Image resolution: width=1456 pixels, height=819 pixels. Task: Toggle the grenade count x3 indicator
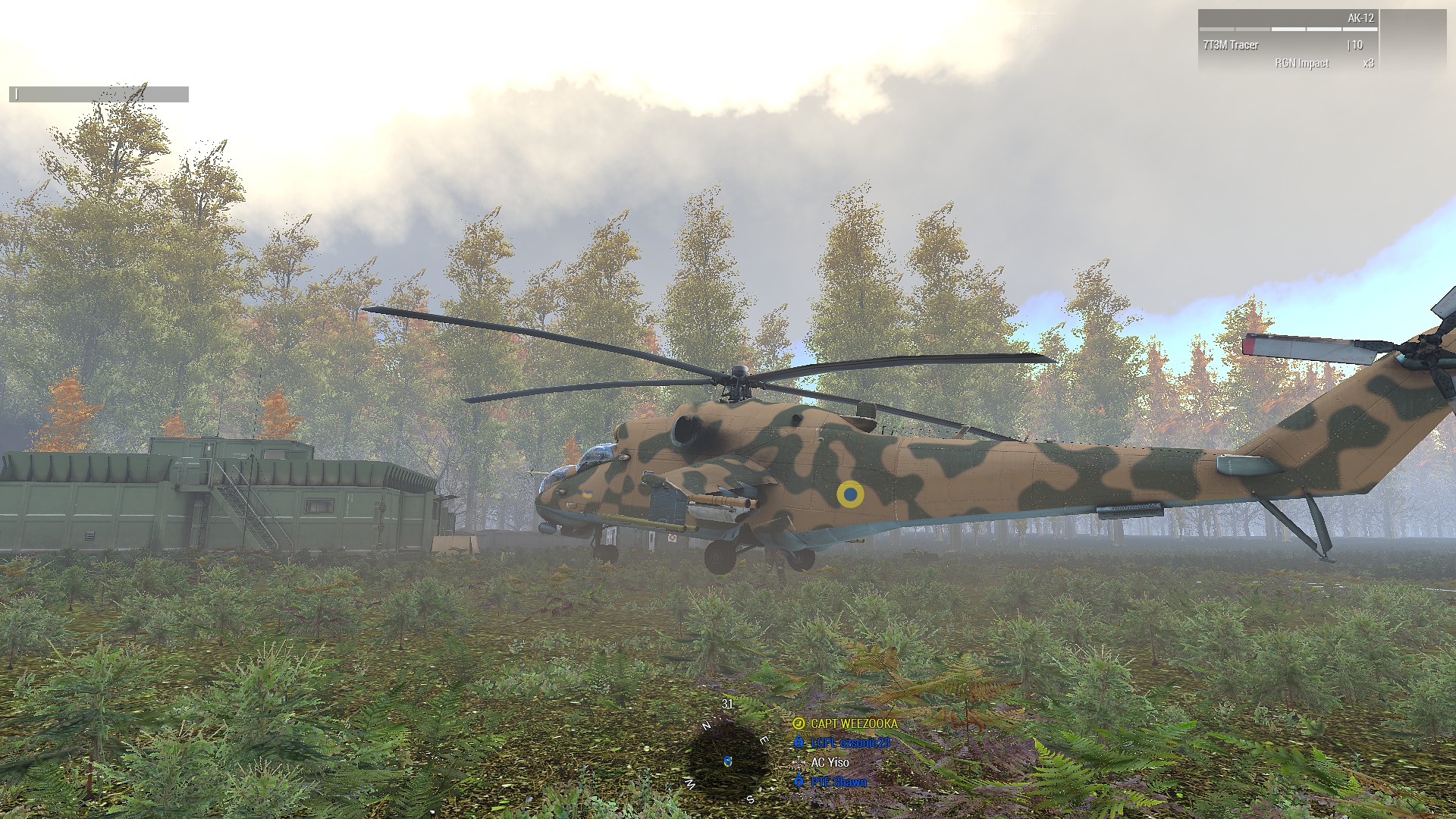1370,63
